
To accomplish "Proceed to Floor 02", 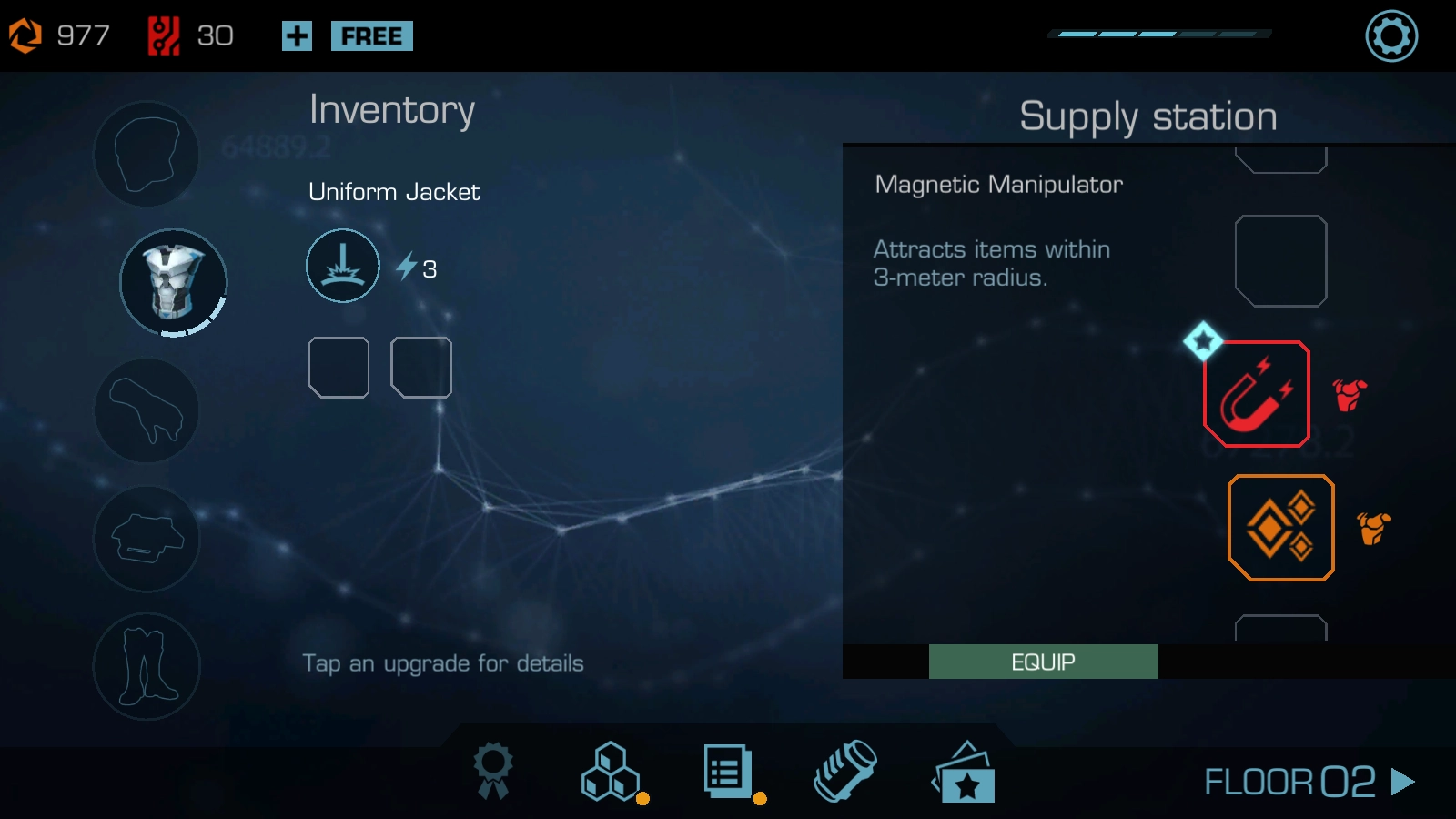I will pyautogui.click(x=1309, y=782).
